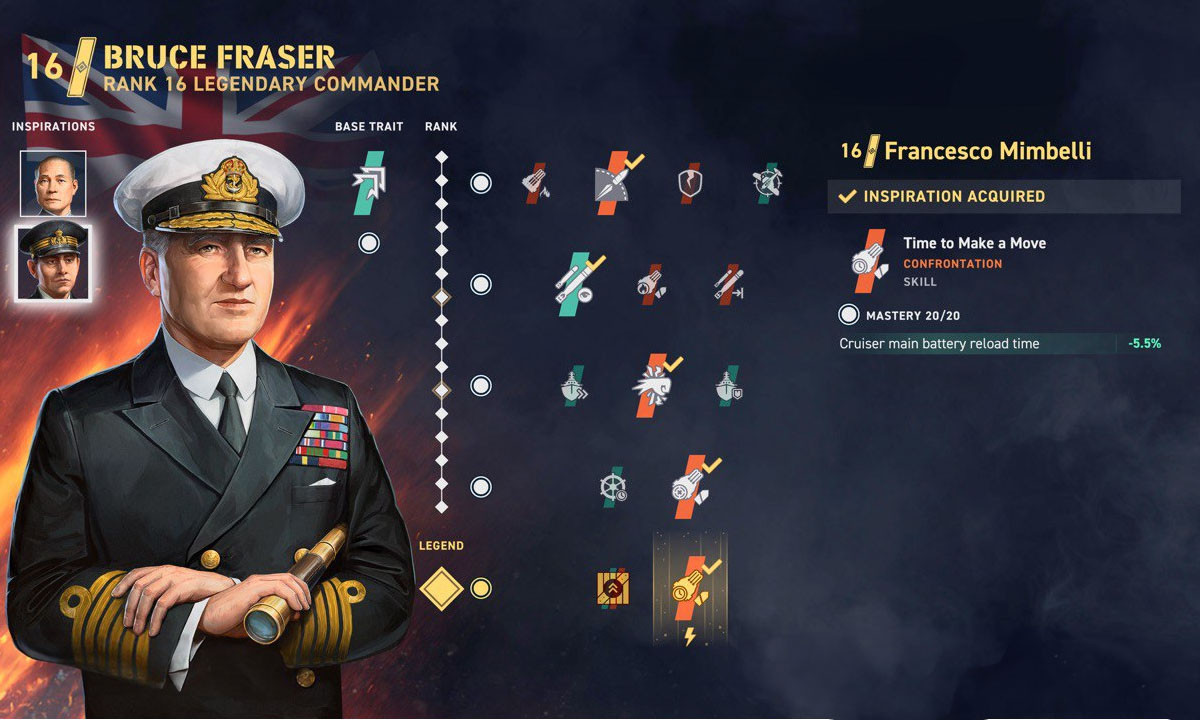Image resolution: width=1200 pixels, height=720 pixels.
Task: Select the gun barrels with flame skill
Action: pos(536,183)
